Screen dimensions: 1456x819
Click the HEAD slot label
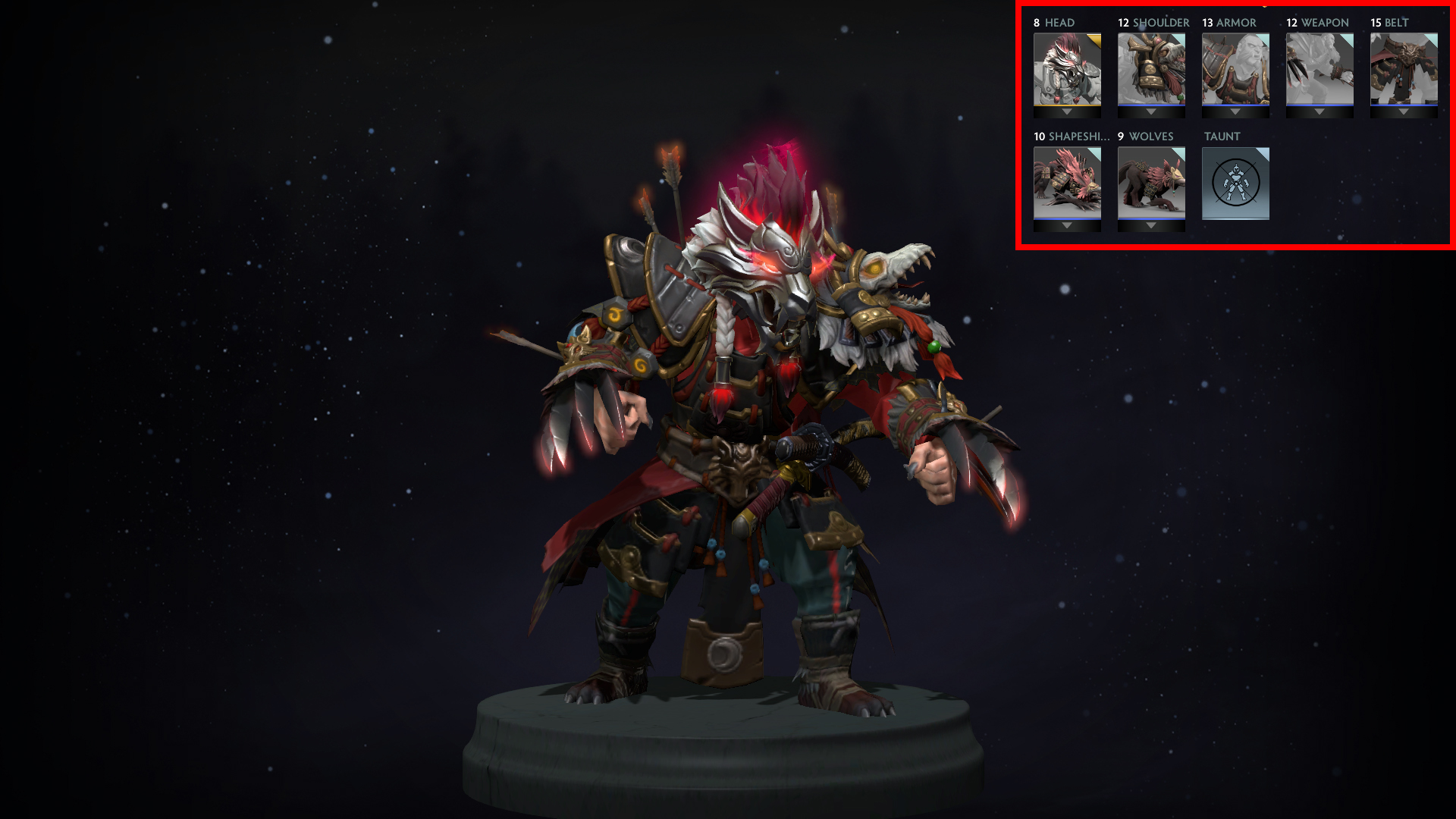pos(1058,23)
